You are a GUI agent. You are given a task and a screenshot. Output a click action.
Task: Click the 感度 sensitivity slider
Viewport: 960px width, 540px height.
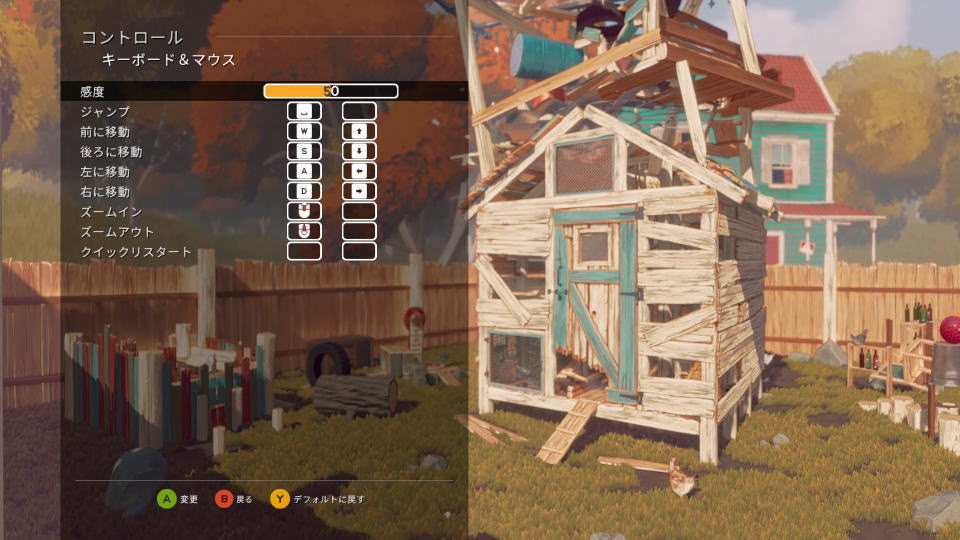tap(330, 91)
